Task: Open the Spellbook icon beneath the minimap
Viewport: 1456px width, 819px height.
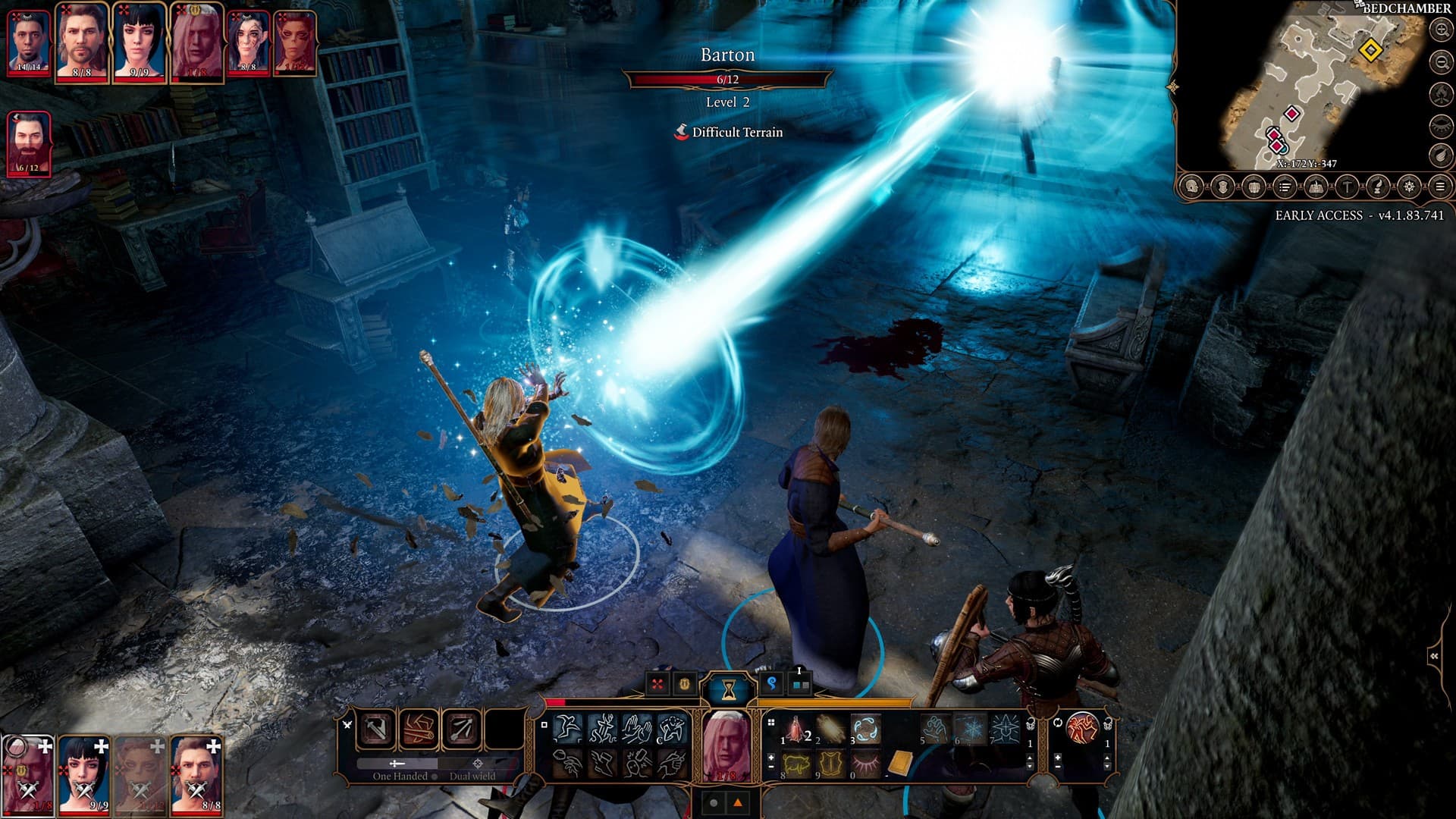Action: point(1315,186)
